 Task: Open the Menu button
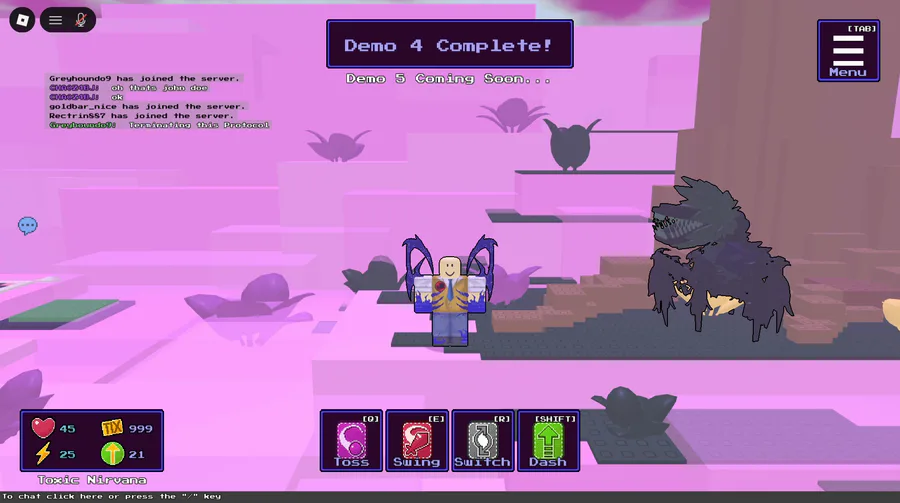tap(848, 51)
